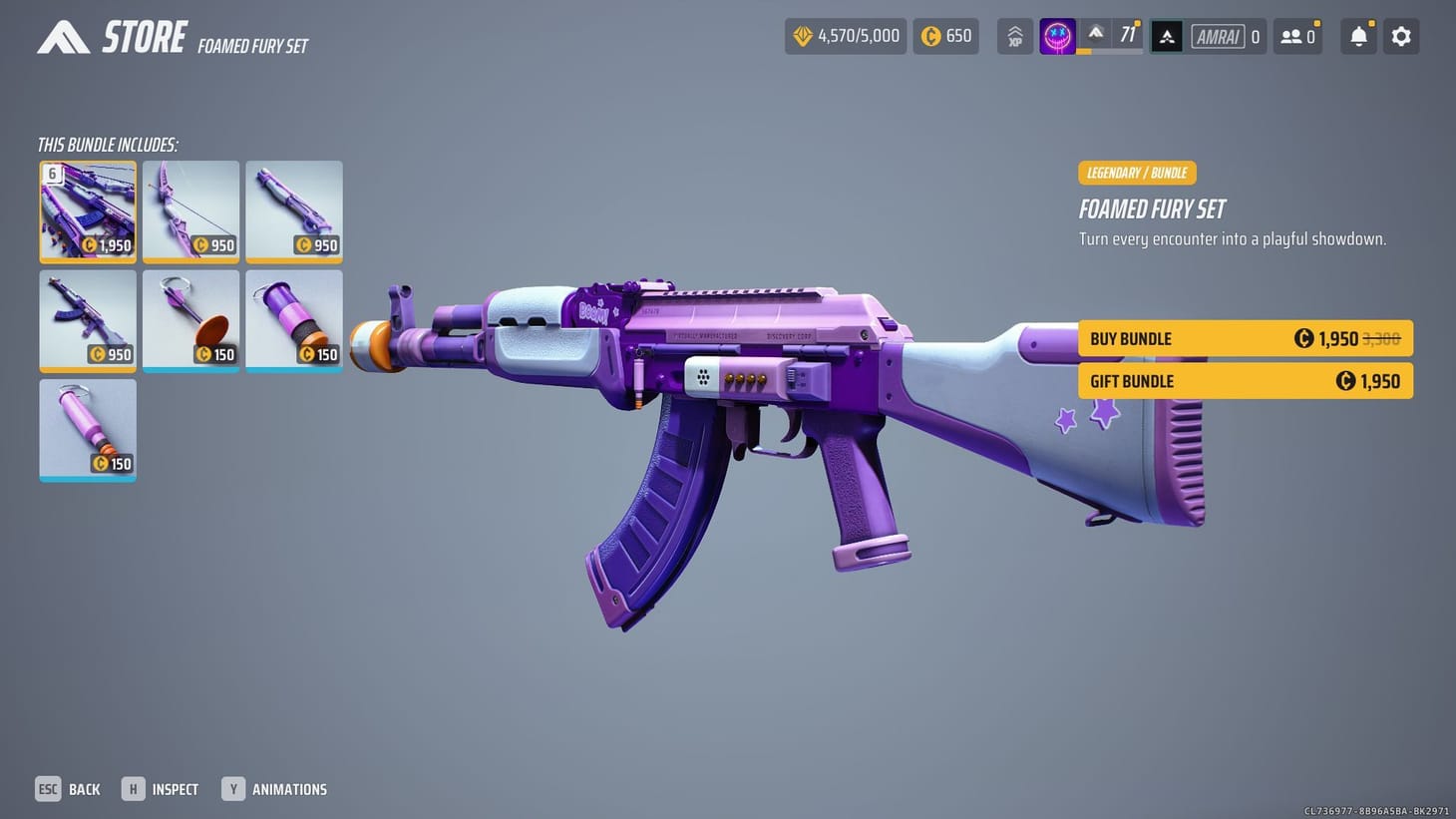Buy the Foamed Fury bundle for 1,950
Screen dimensions: 1456x819
(1245, 338)
